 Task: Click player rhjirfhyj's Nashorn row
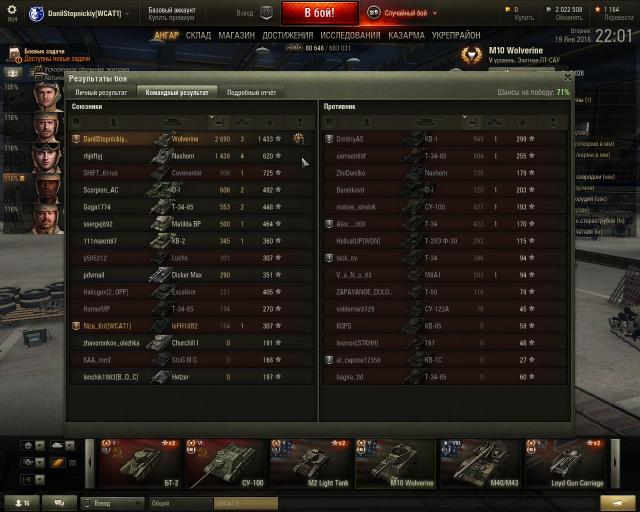coord(190,156)
